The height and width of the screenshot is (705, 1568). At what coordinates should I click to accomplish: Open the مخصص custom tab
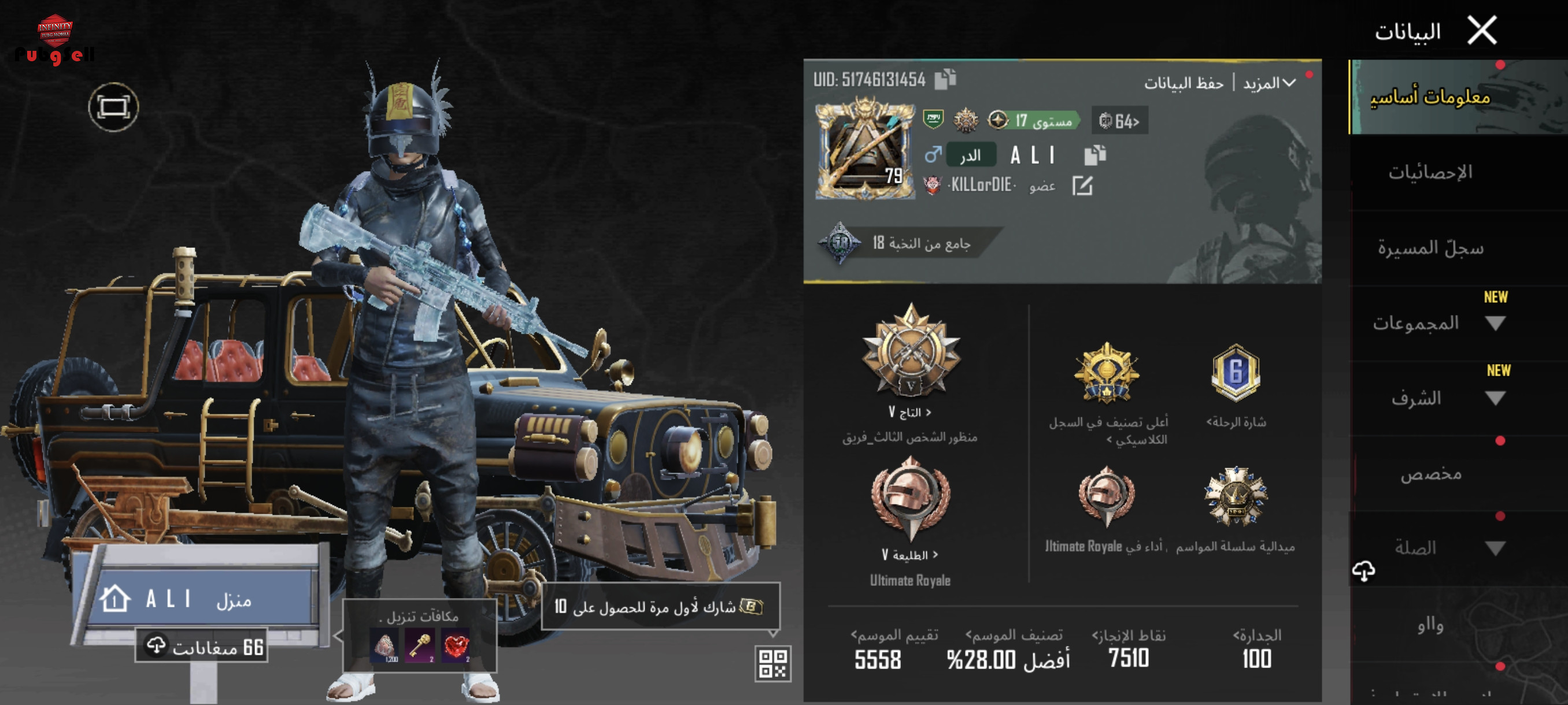1430,474
